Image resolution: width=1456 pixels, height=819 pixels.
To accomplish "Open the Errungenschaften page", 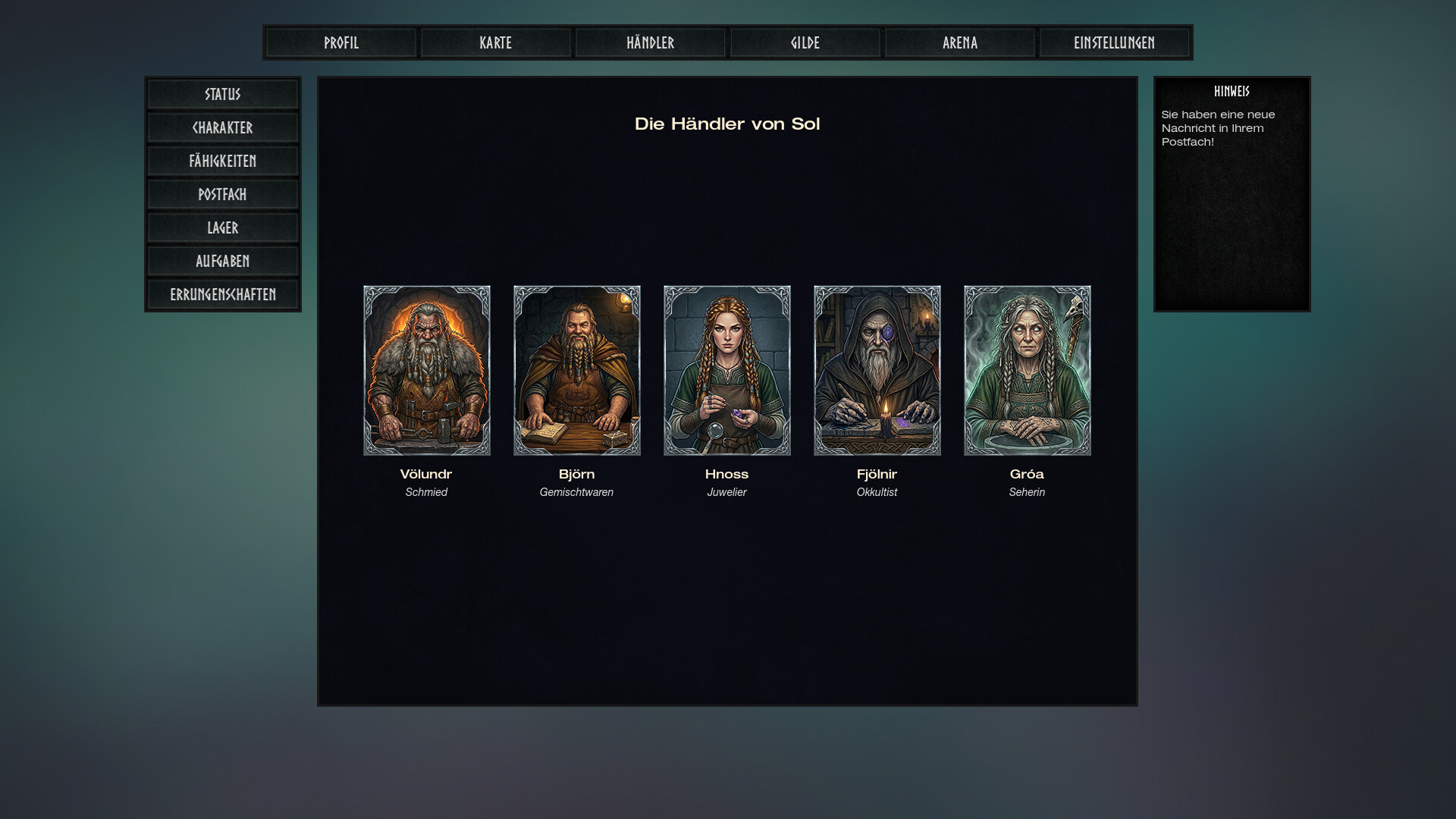I will (222, 294).
